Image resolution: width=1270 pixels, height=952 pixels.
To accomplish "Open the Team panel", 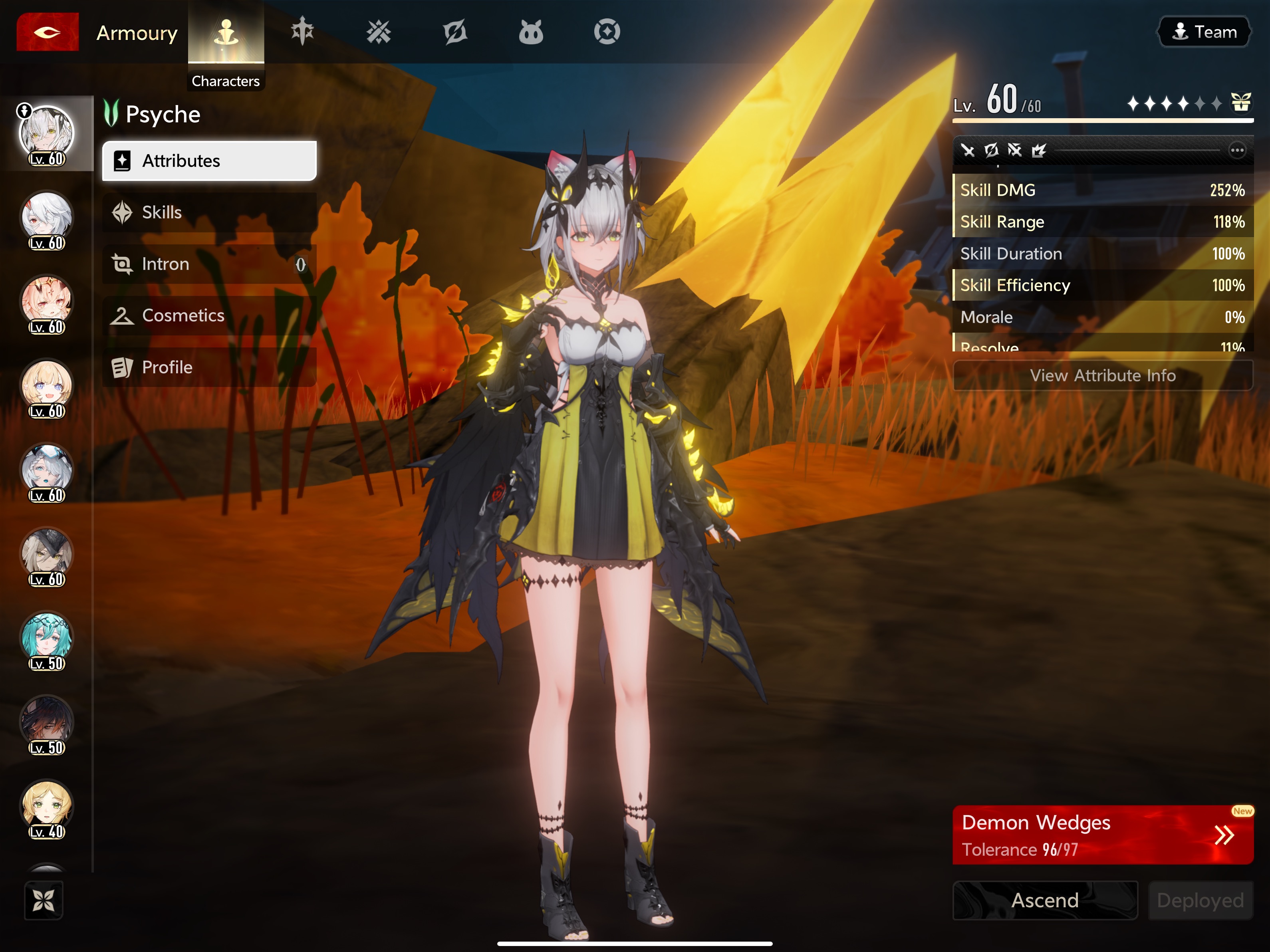I will [1203, 32].
